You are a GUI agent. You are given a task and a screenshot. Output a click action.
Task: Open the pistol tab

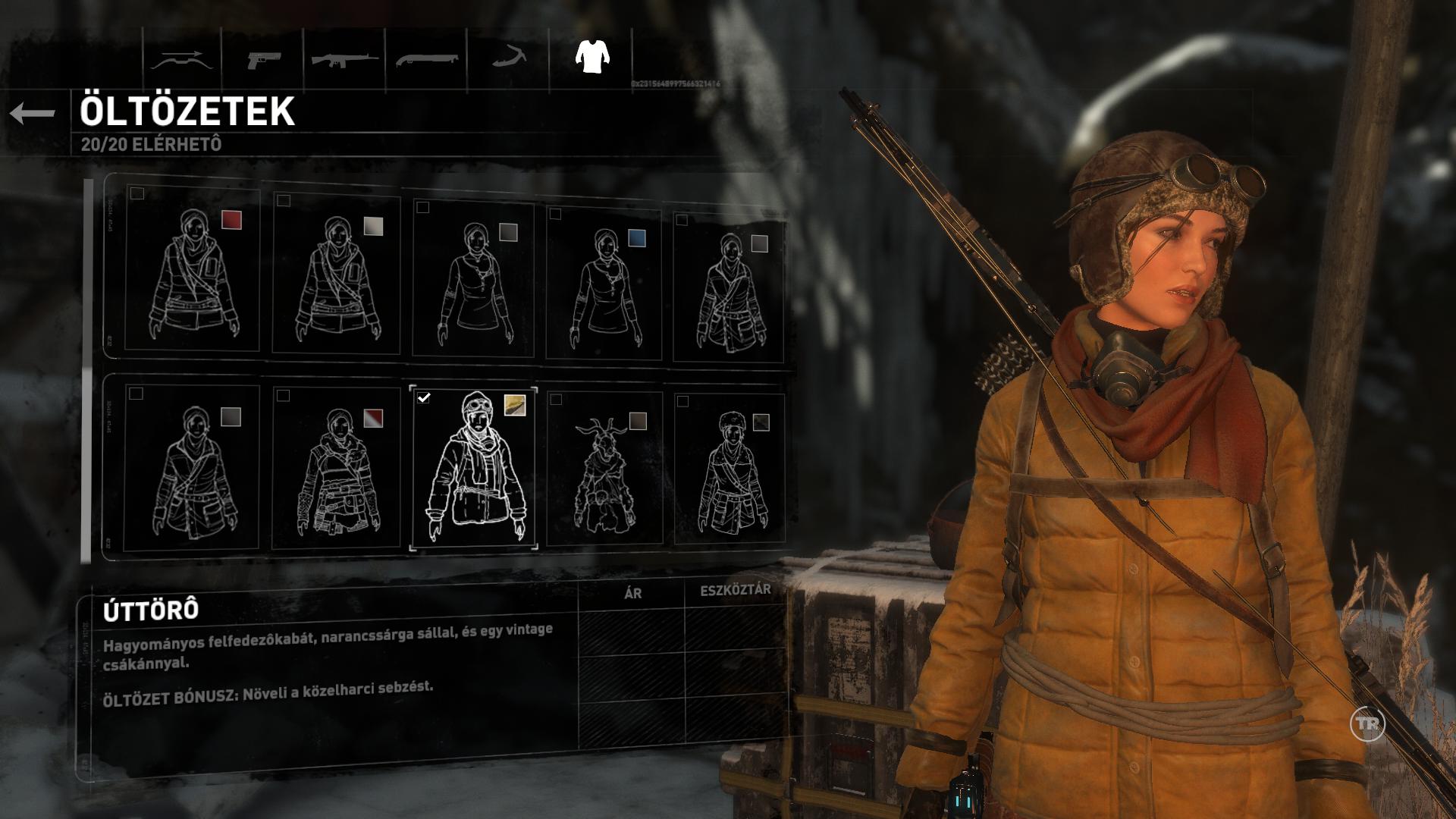[x=263, y=60]
